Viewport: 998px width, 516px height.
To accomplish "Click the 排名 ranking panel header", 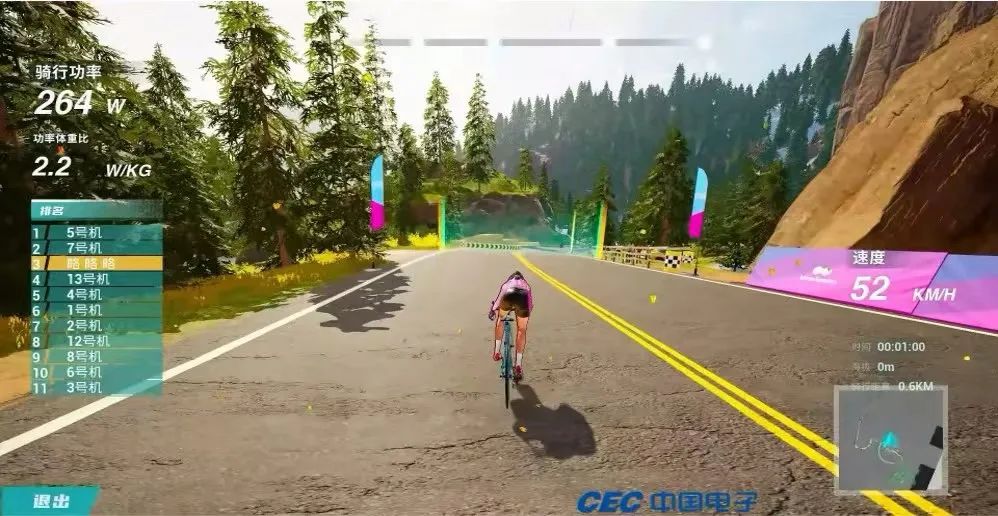I will (96, 210).
